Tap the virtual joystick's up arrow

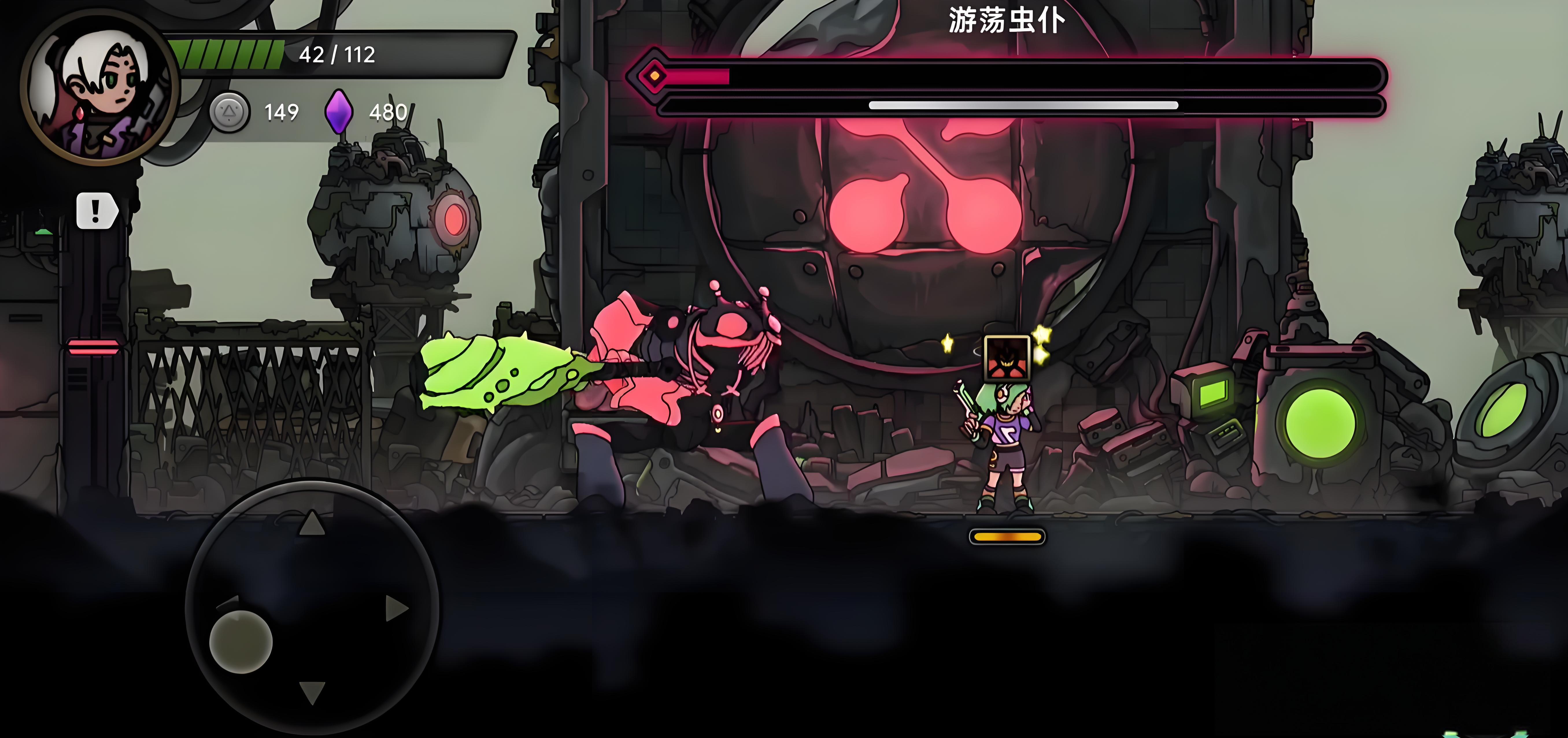(x=312, y=523)
